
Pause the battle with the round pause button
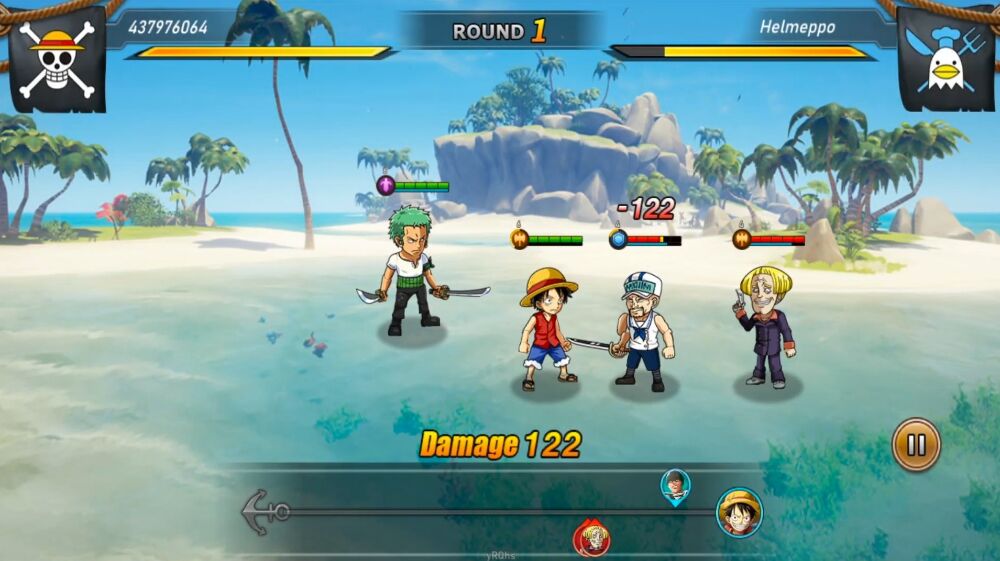pos(916,444)
